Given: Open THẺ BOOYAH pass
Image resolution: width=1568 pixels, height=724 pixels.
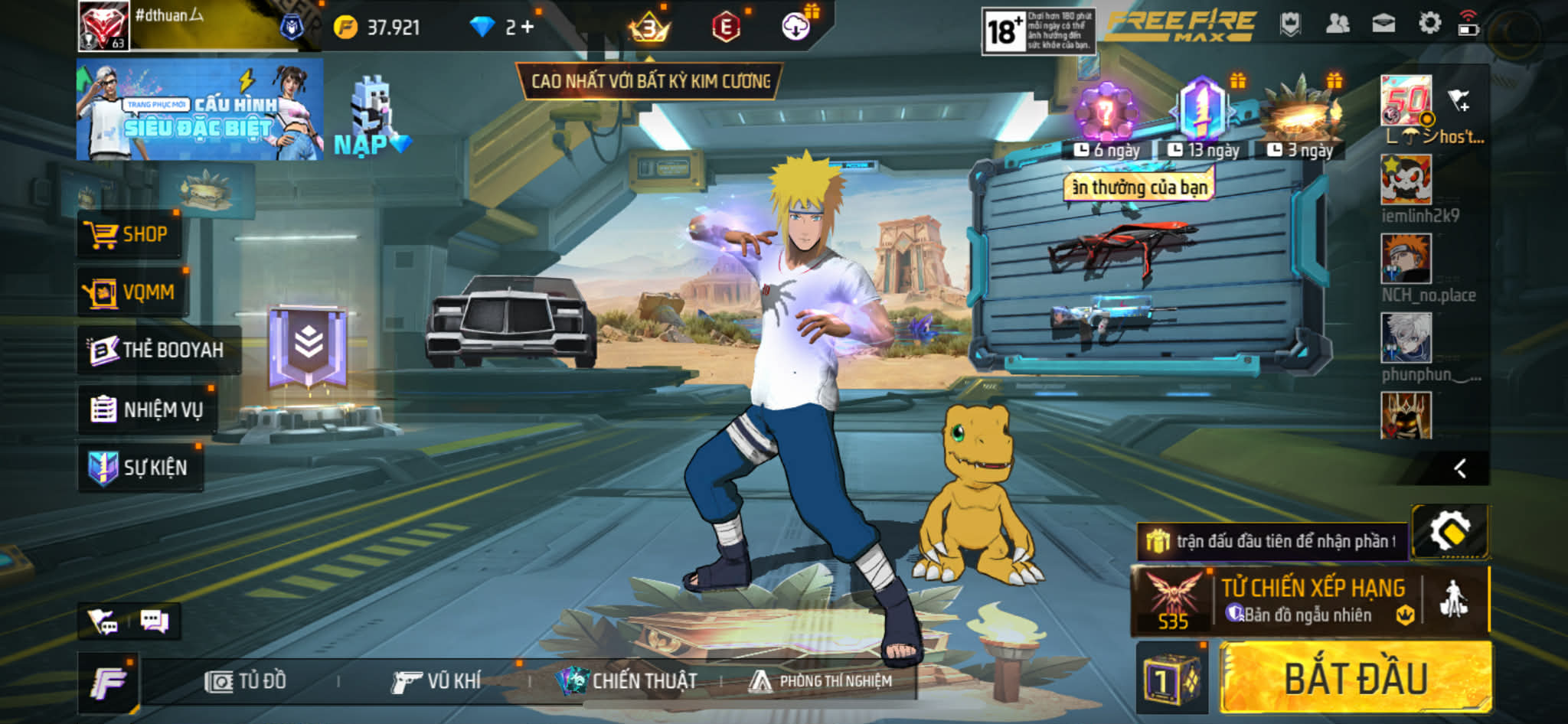Looking at the screenshot, I should [158, 351].
